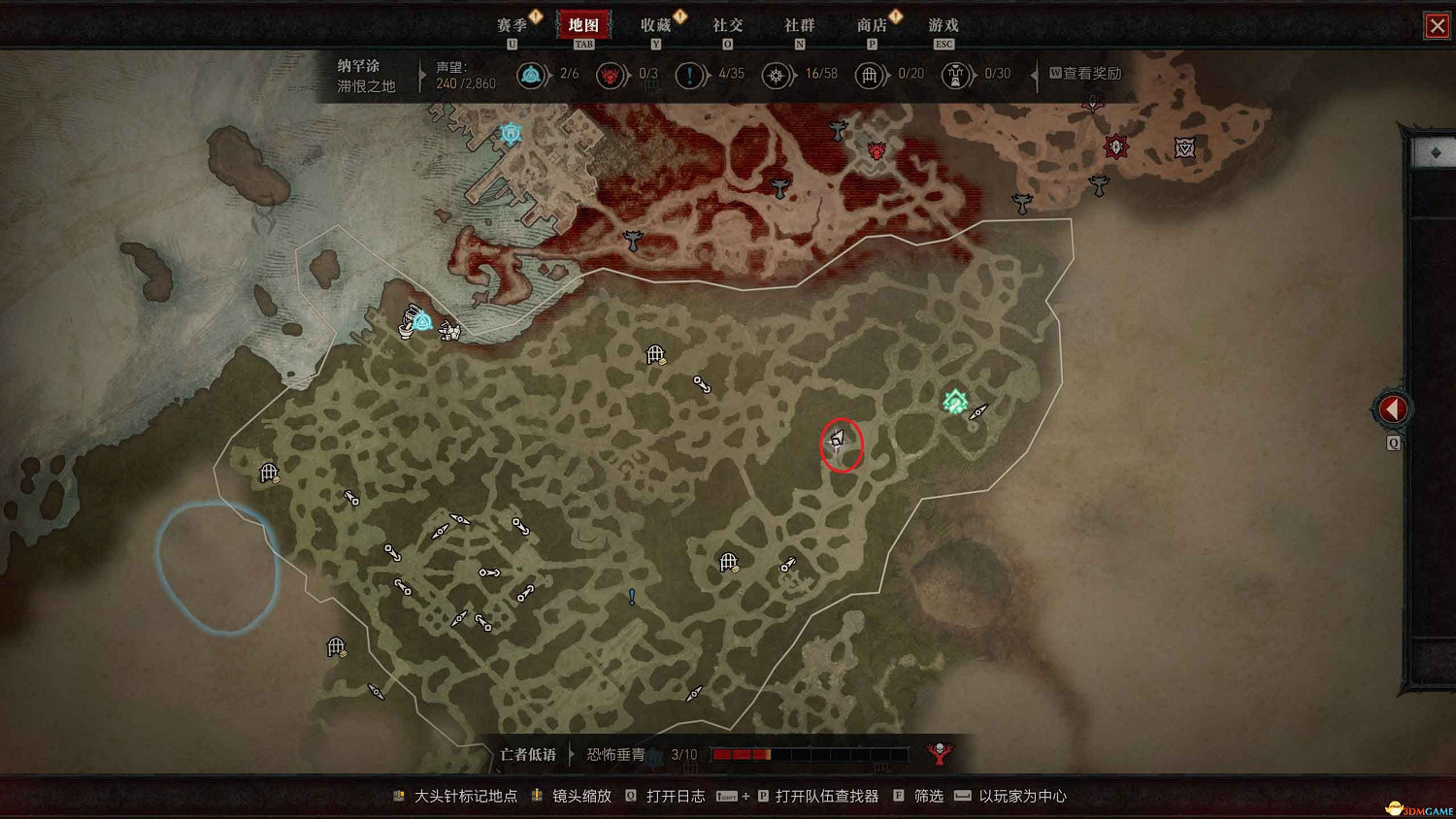The height and width of the screenshot is (819, 1456).
Task: Click the dungeons counter icon showing 0/20
Action: tap(871, 75)
